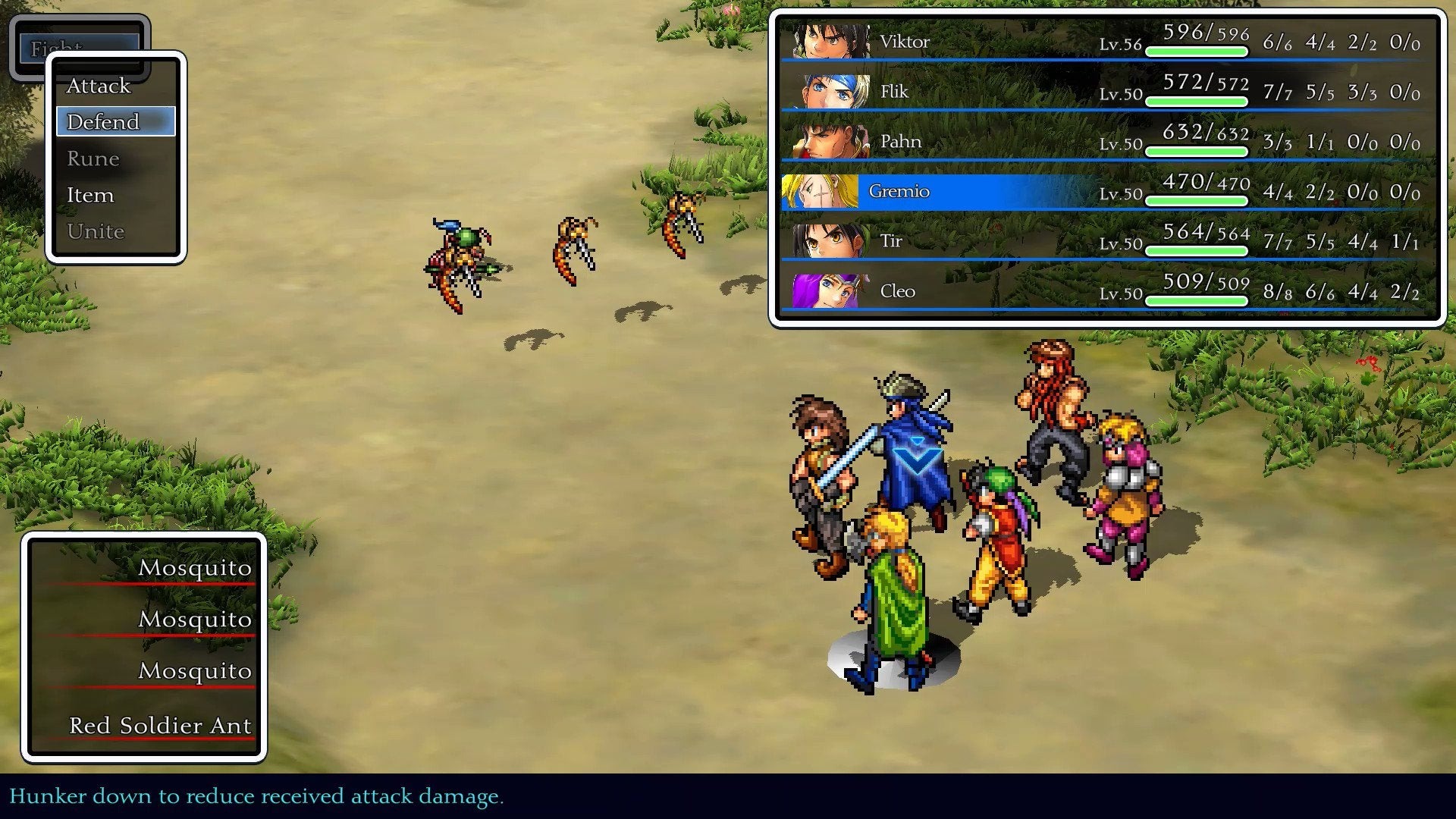Choose the second Mosquito in enemy list
The height and width of the screenshot is (819, 1456).
pos(196,620)
